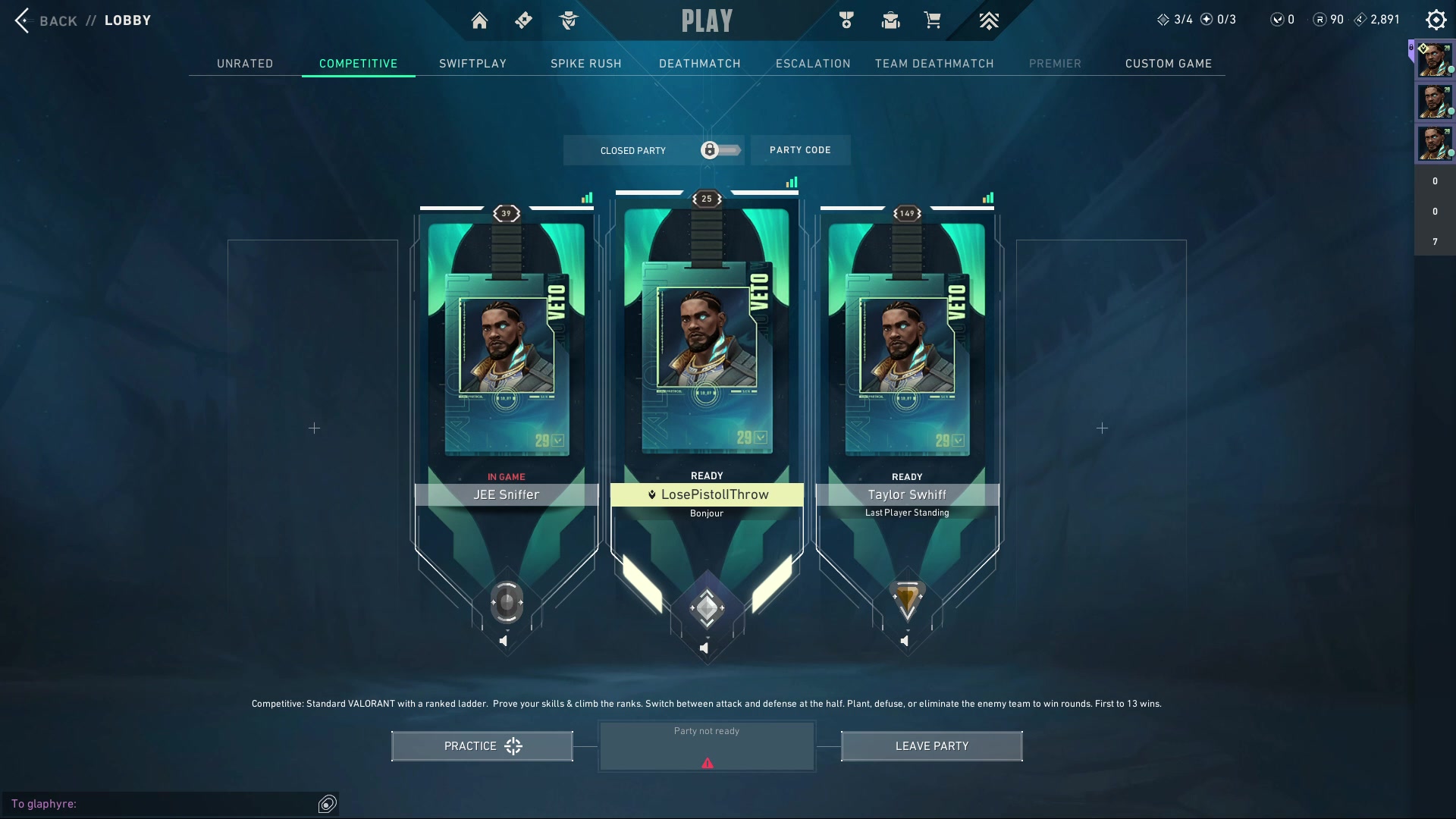Choose the Spike Rush mode tab
The width and height of the screenshot is (1456, 819).
(x=585, y=64)
